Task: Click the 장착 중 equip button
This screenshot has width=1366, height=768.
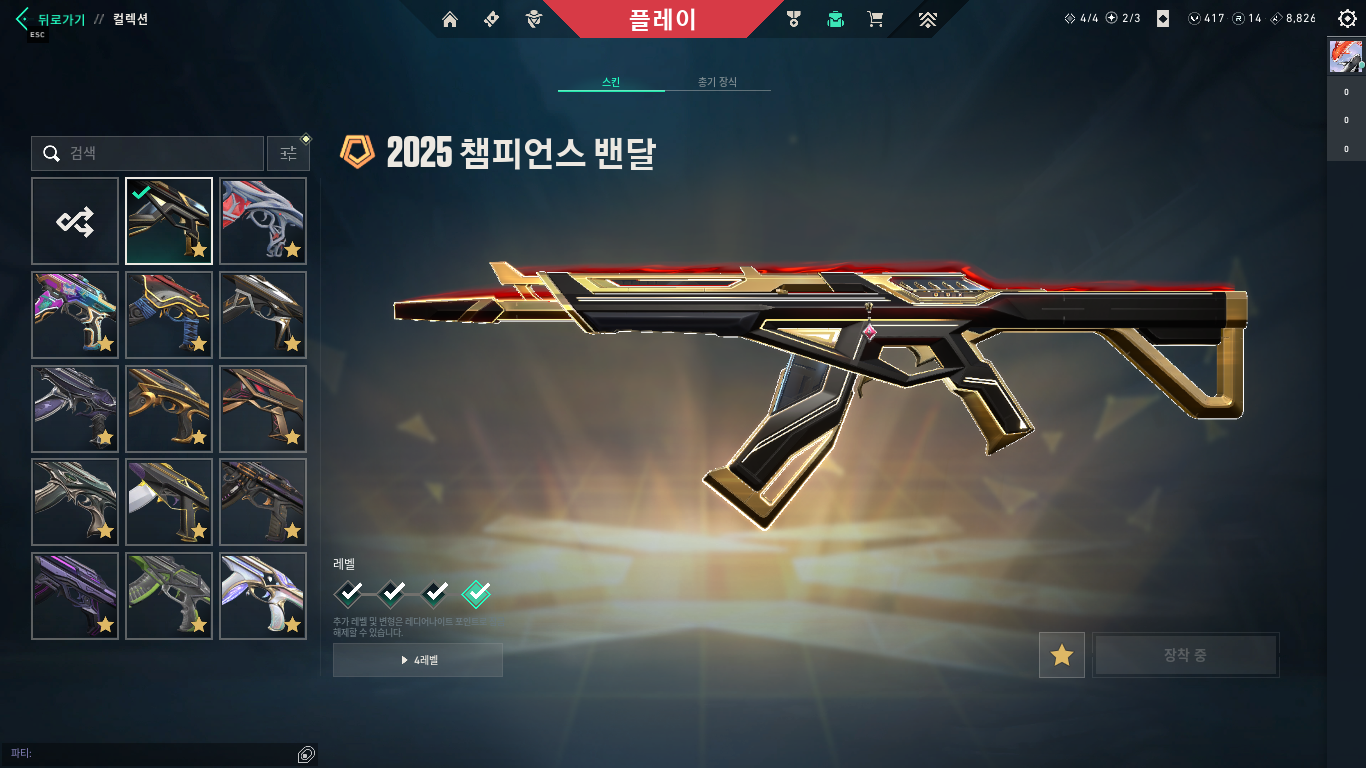Action: coord(1185,656)
